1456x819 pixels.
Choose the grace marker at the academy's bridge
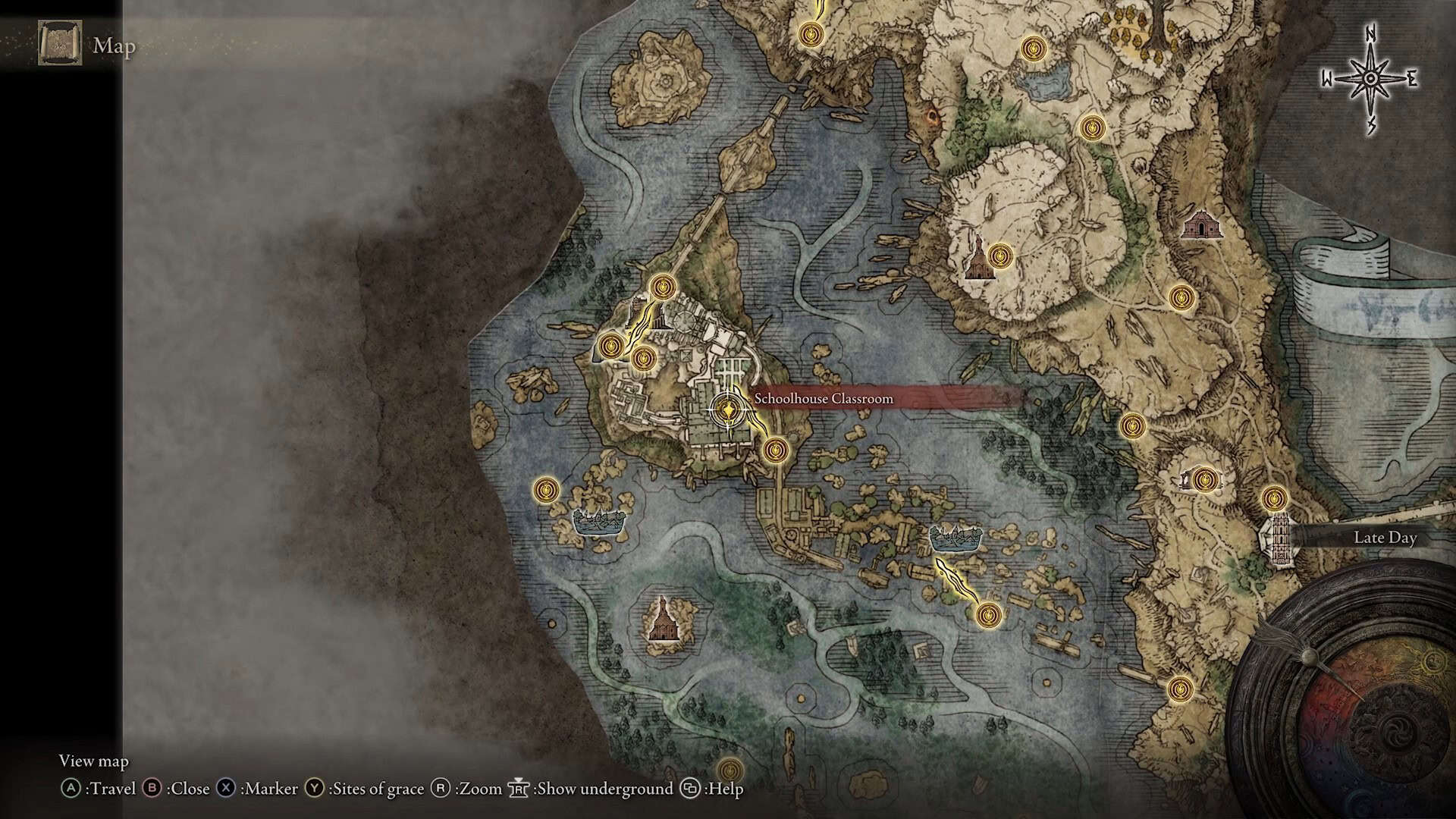click(664, 287)
